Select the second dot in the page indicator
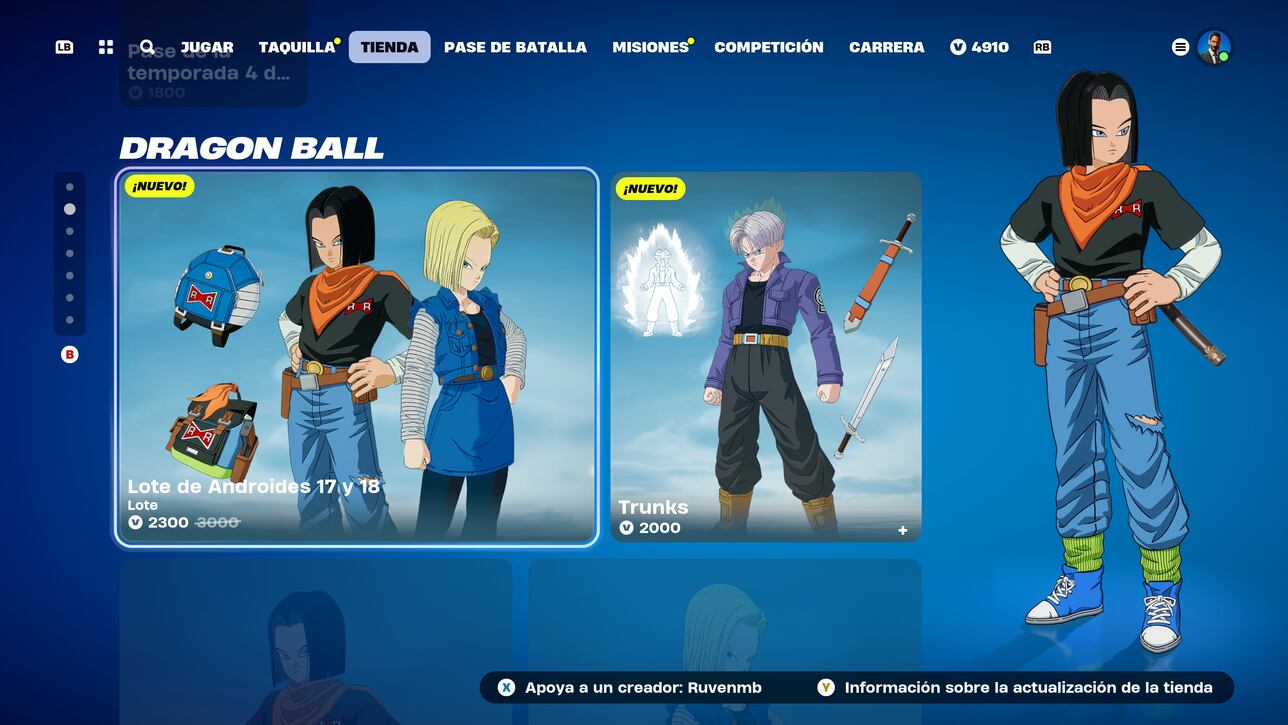Image resolution: width=1288 pixels, height=725 pixels. 69,209
